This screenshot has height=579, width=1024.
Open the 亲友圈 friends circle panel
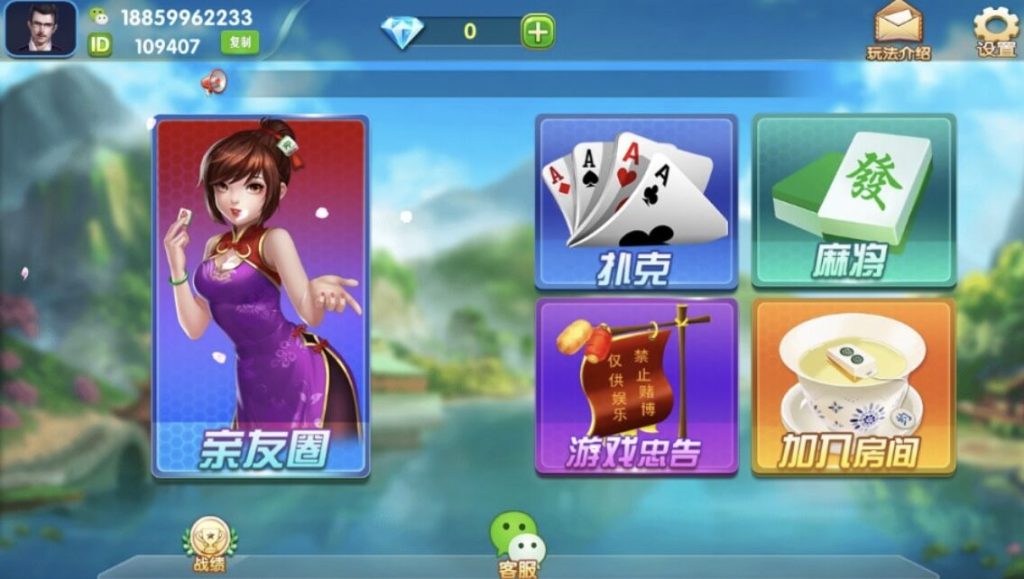pos(260,296)
